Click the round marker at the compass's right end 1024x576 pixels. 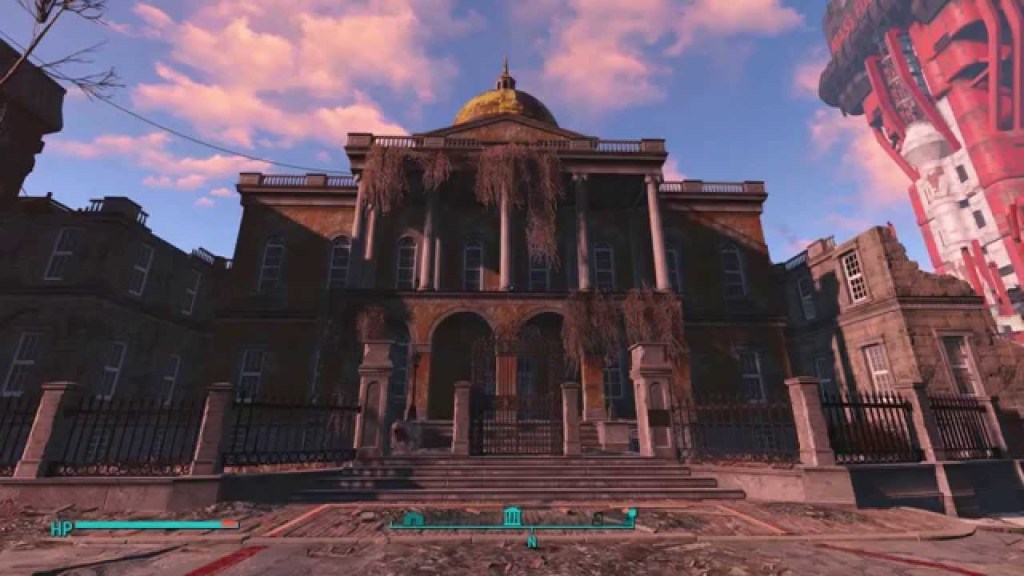point(631,515)
